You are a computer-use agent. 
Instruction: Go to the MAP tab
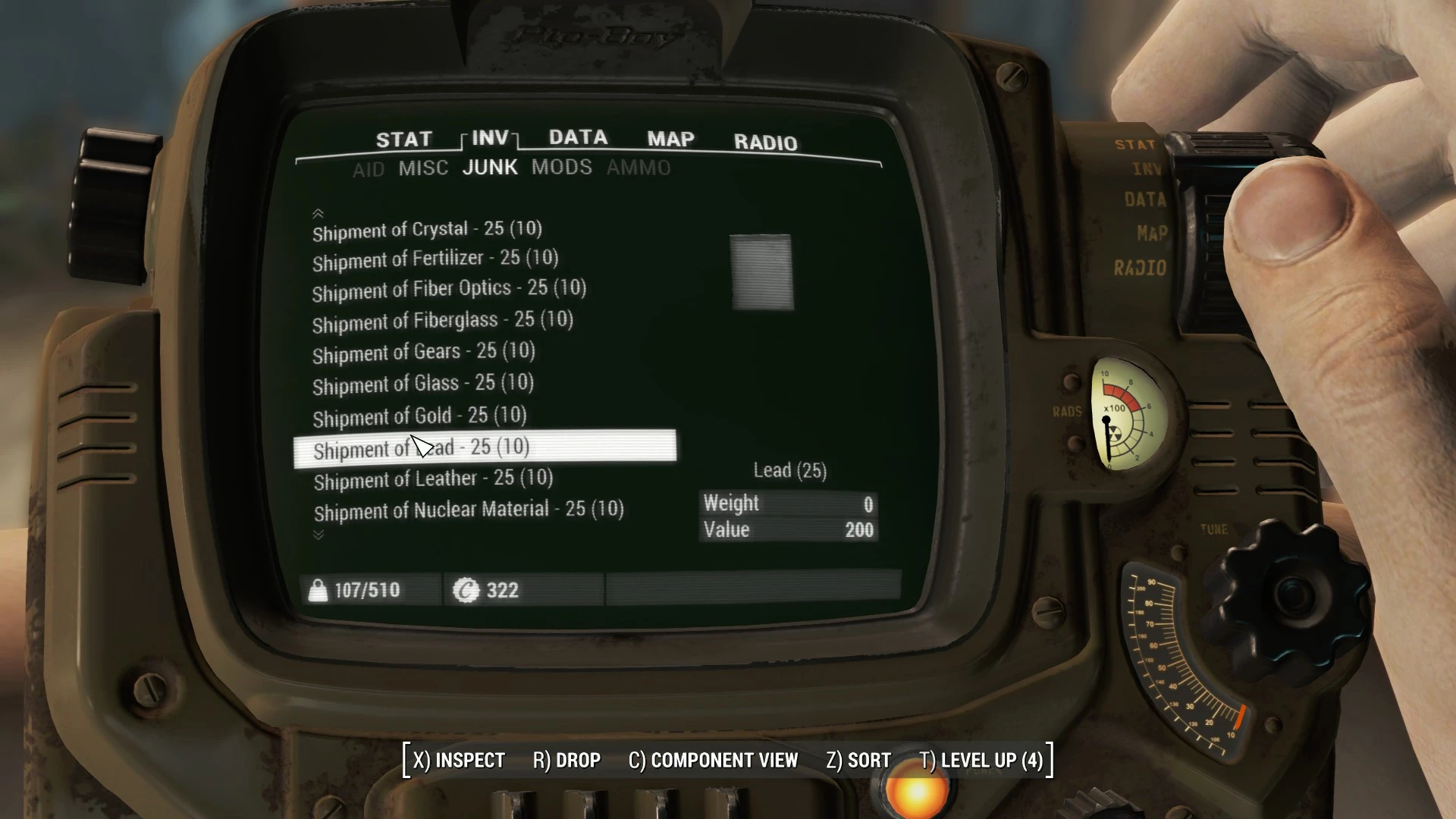(670, 139)
